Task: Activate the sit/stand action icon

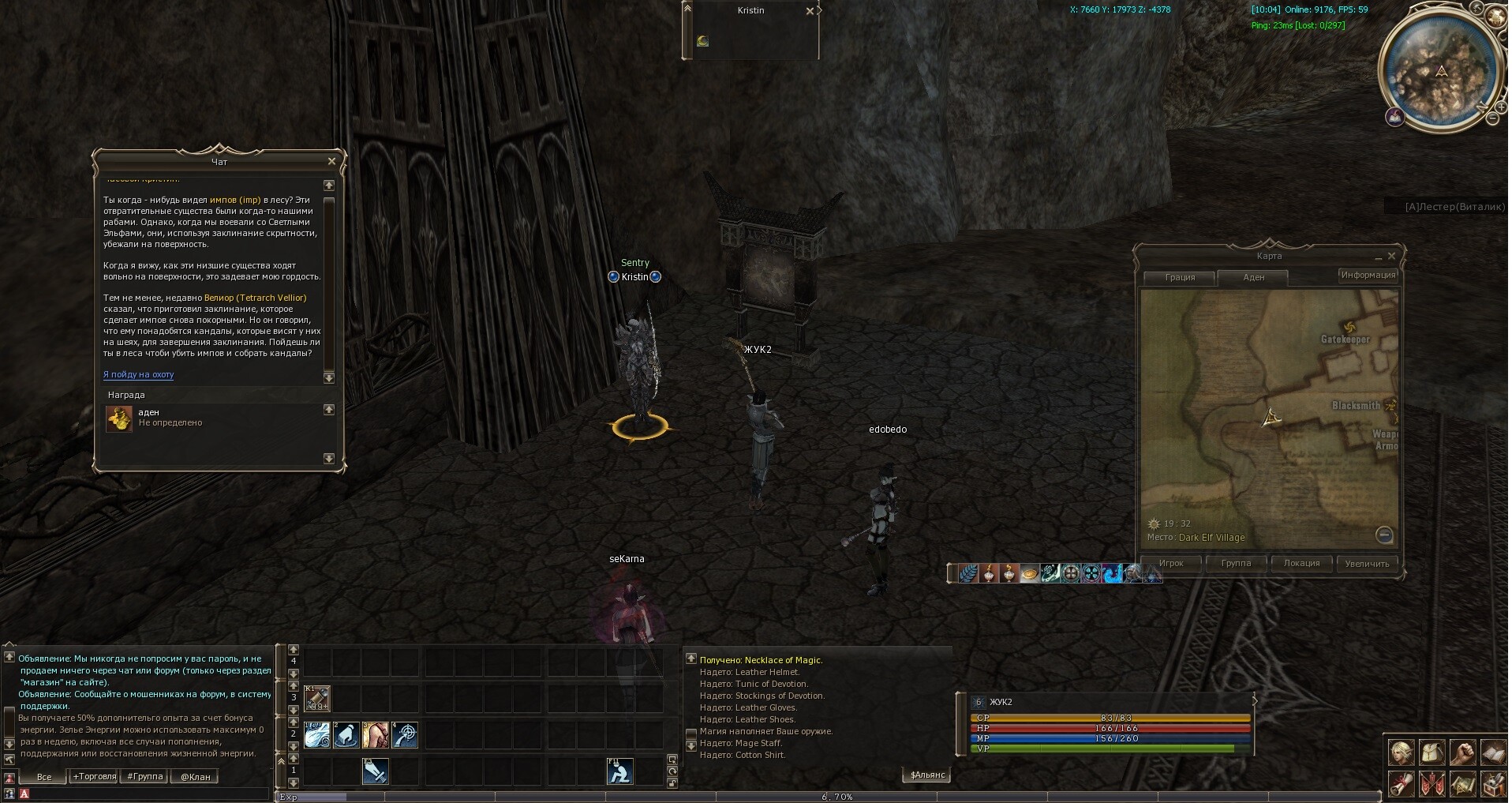Action: (x=619, y=771)
